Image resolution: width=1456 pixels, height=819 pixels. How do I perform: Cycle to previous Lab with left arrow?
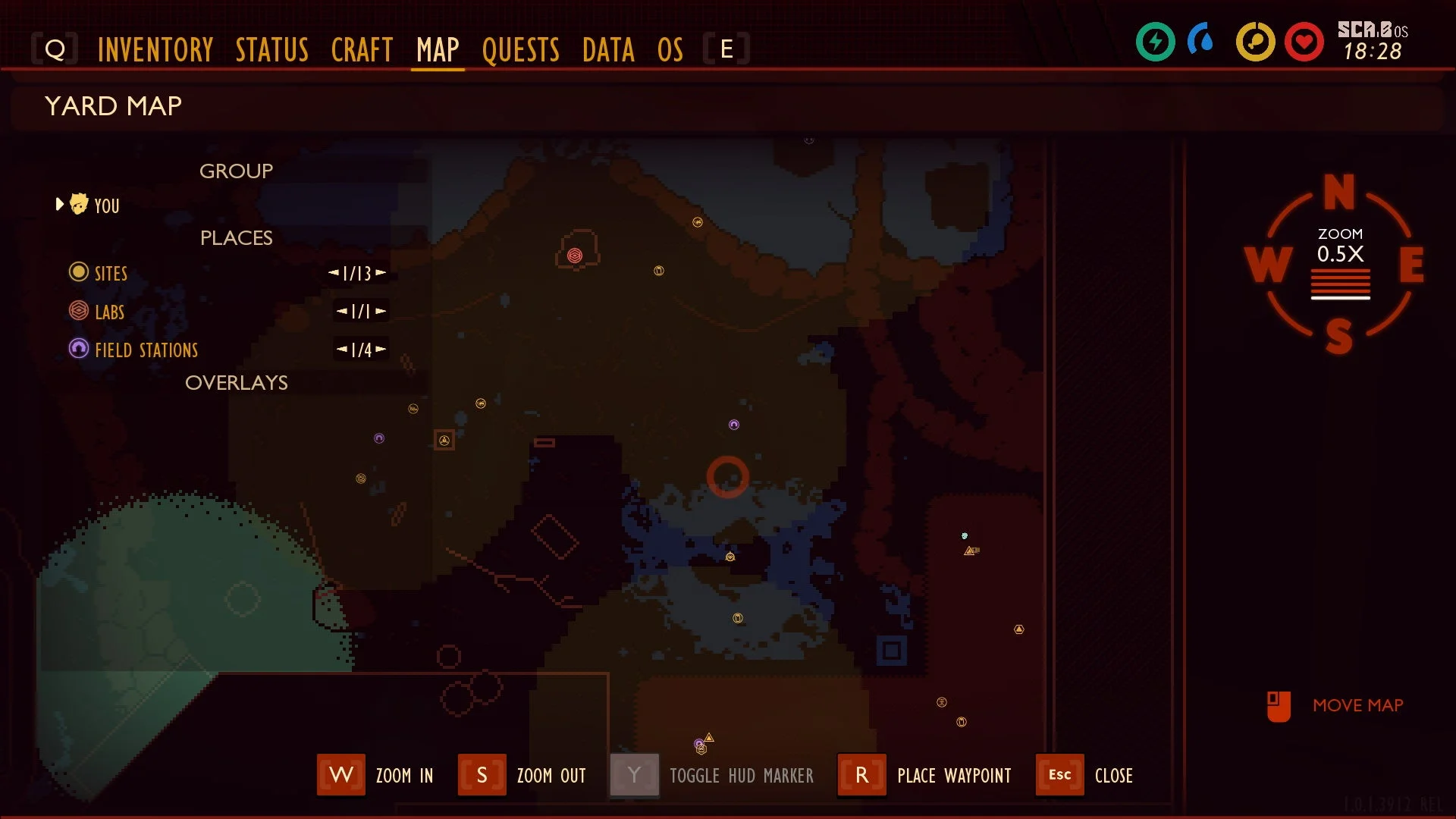click(x=341, y=311)
